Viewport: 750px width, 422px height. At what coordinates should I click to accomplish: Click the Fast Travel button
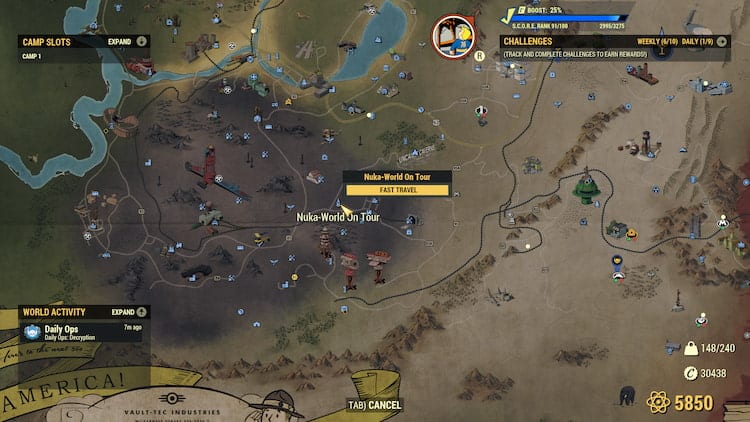(397, 190)
